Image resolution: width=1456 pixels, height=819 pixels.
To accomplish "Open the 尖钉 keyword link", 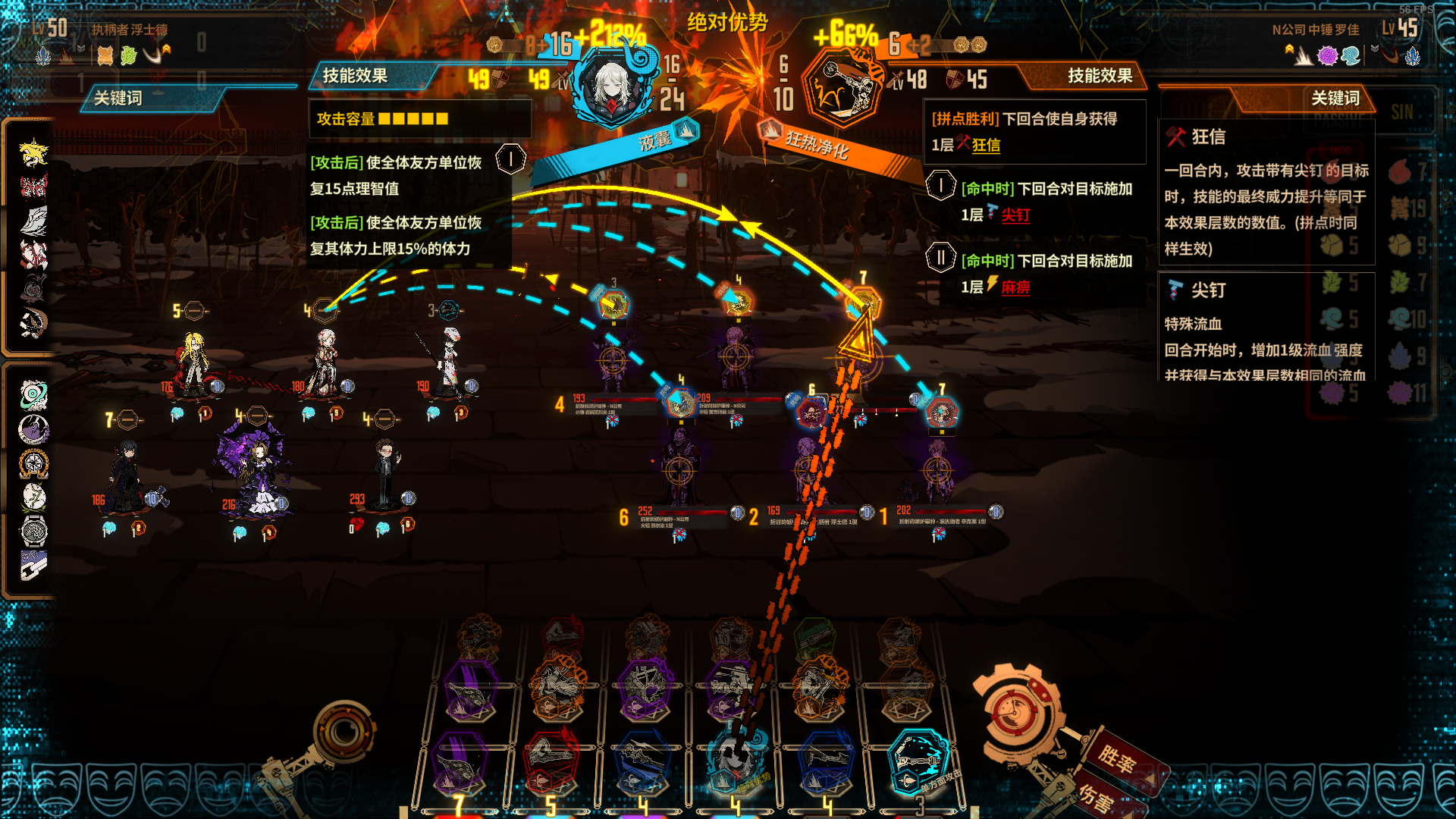I will pyautogui.click(x=1015, y=215).
